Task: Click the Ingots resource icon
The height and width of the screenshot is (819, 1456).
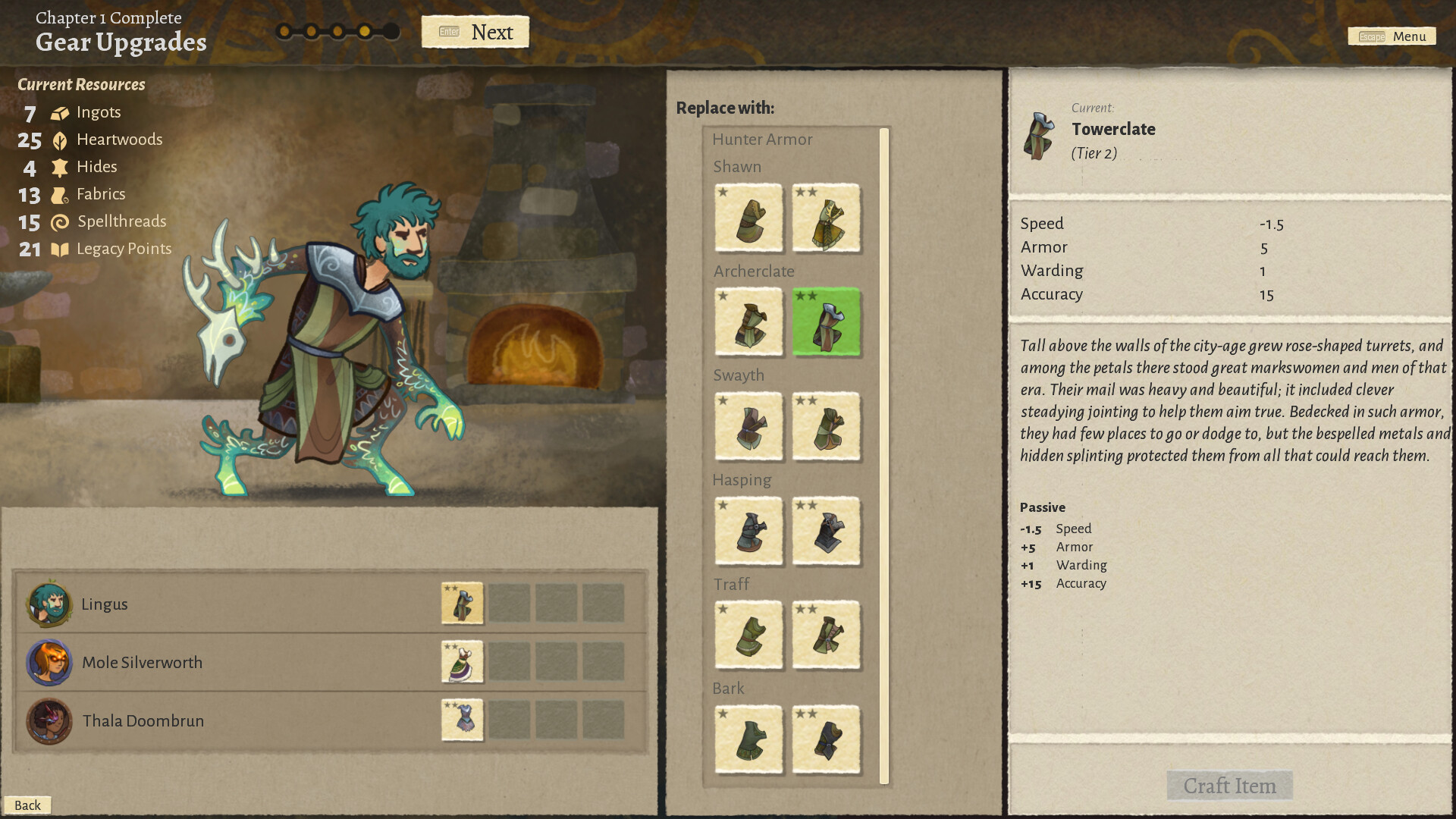Action: tap(59, 112)
